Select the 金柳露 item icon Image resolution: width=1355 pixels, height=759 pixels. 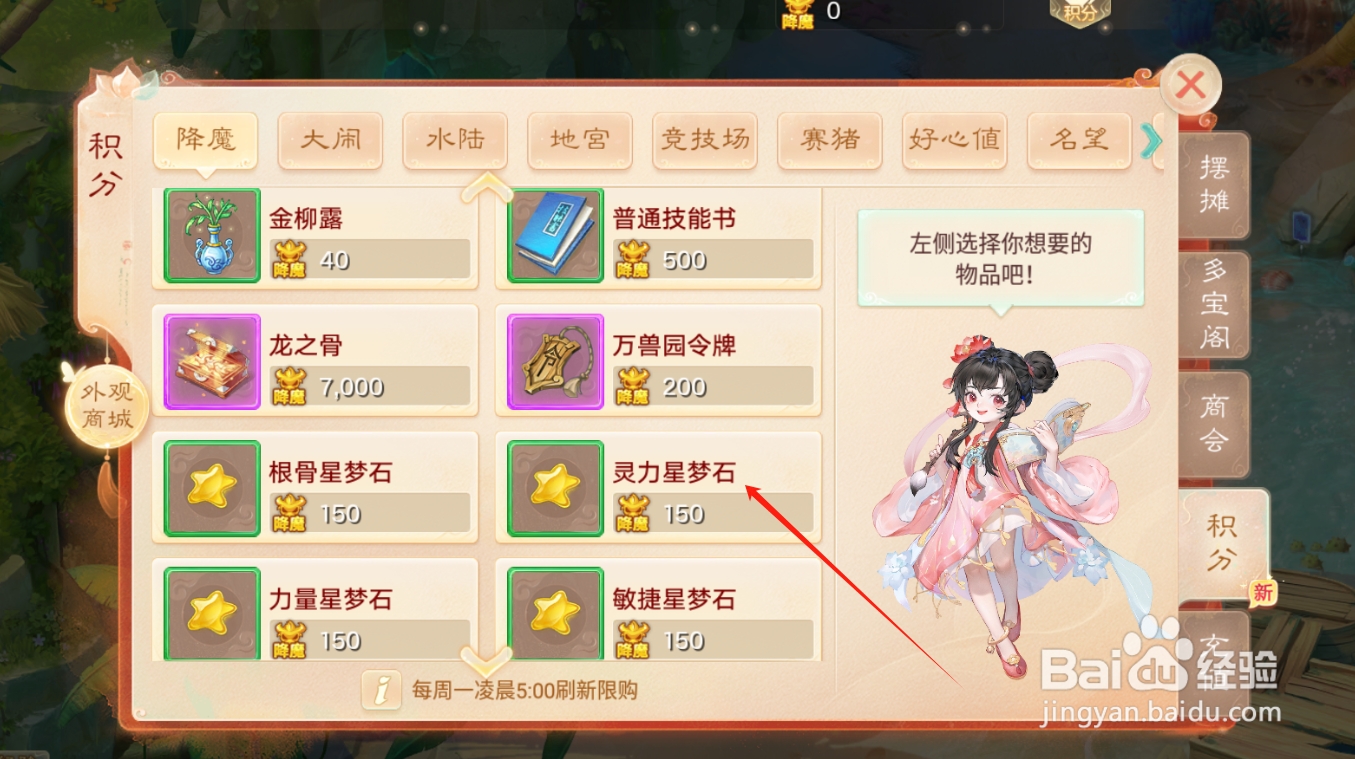pos(210,235)
